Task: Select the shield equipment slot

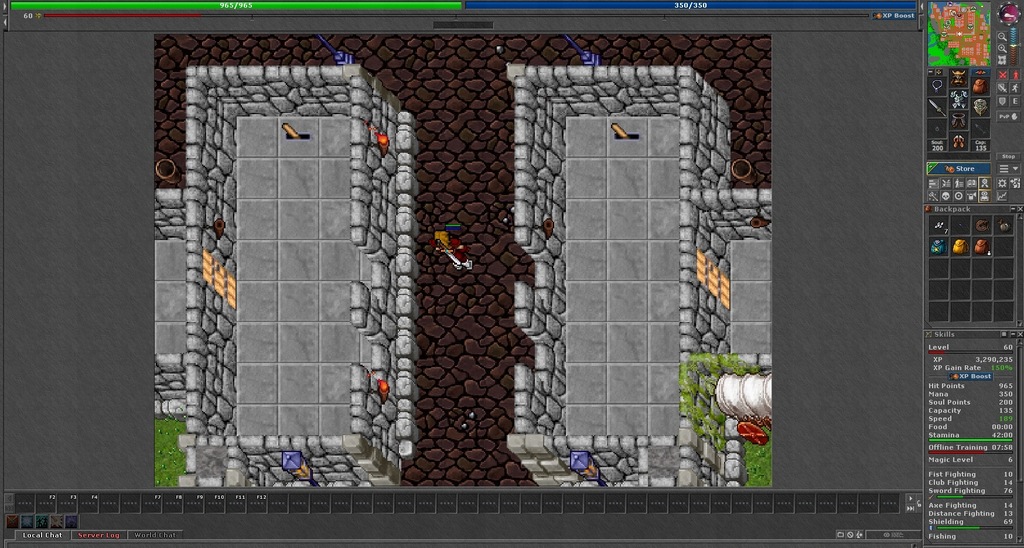Action: (979, 106)
